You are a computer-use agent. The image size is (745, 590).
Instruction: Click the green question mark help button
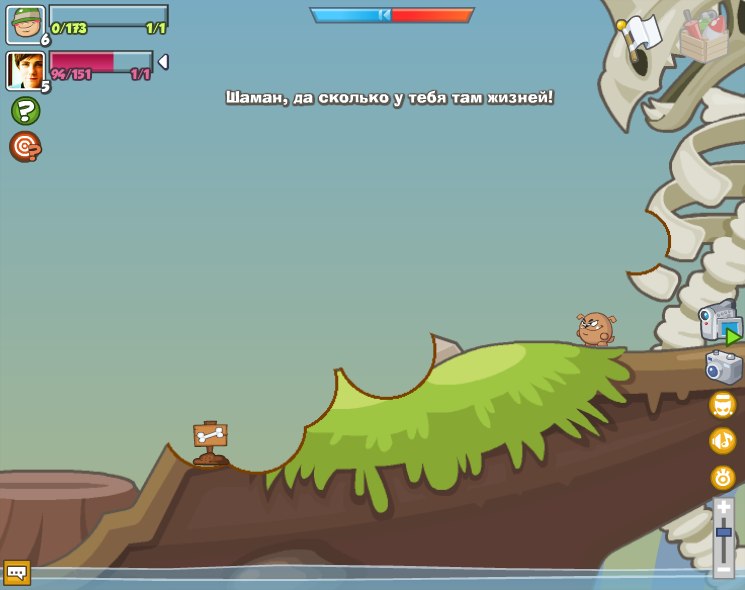(x=25, y=111)
